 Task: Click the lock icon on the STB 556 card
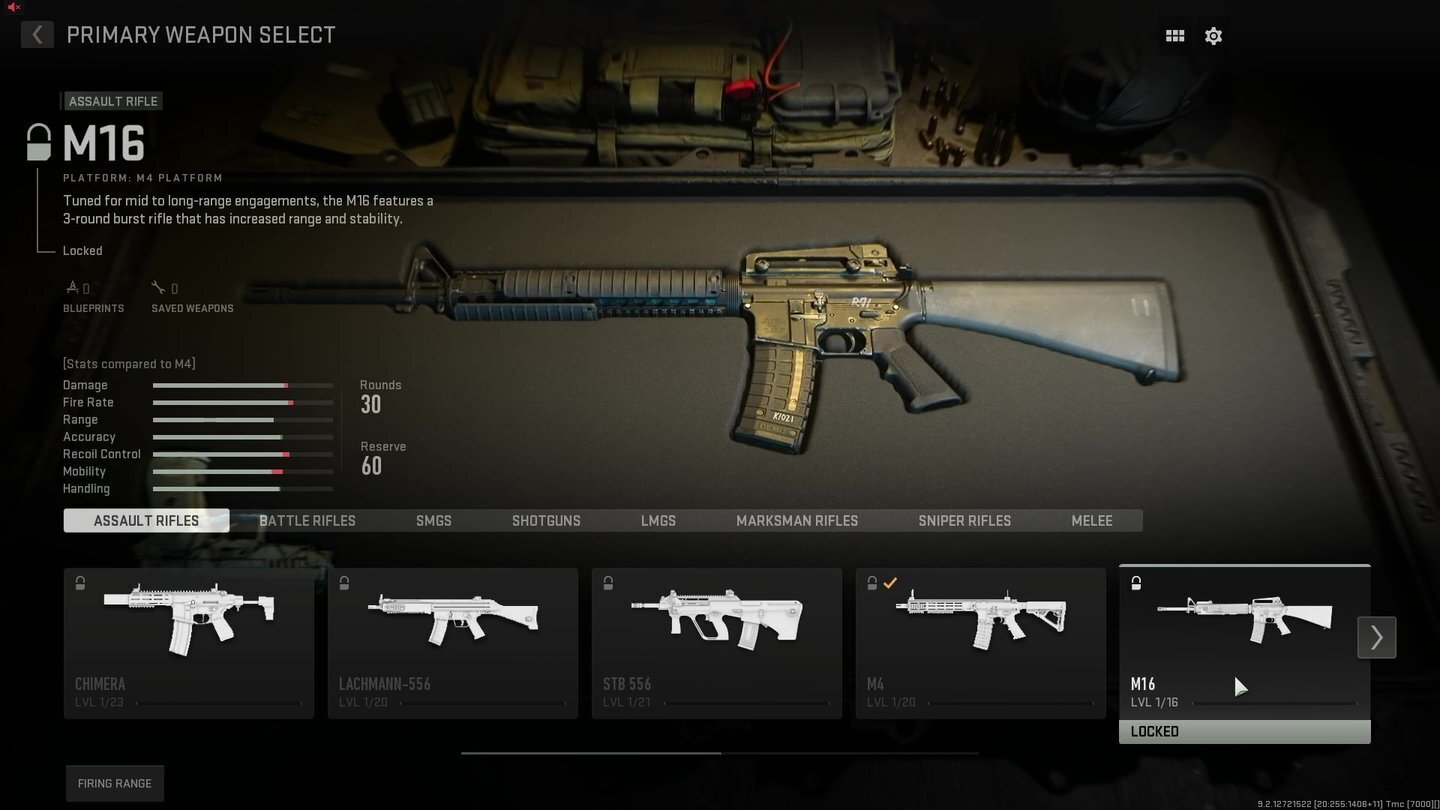[x=608, y=582]
